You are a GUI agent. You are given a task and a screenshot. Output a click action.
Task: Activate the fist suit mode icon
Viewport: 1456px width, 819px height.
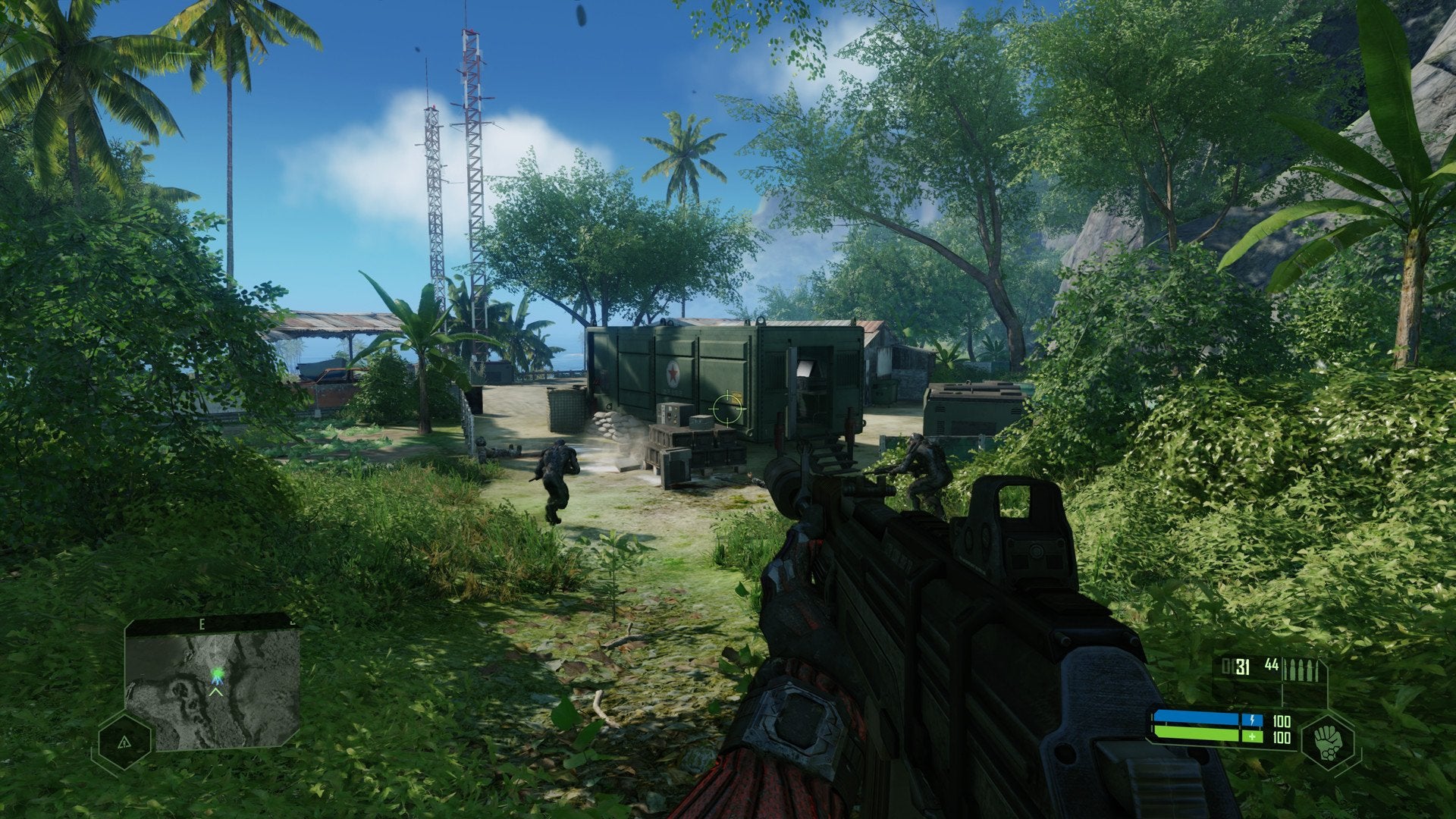(1329, 740)
